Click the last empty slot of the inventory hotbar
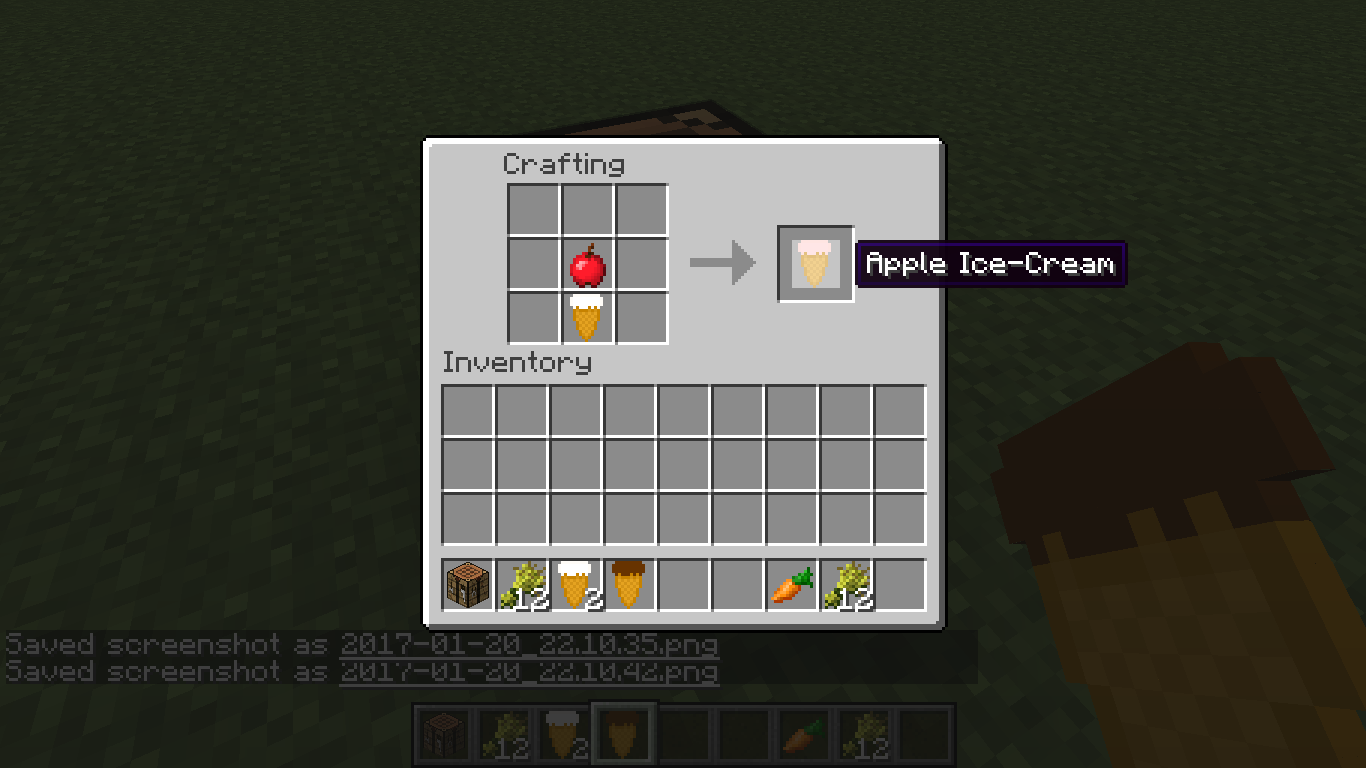1366x768 pixels. pyautogui.click(x=897, y=583)
